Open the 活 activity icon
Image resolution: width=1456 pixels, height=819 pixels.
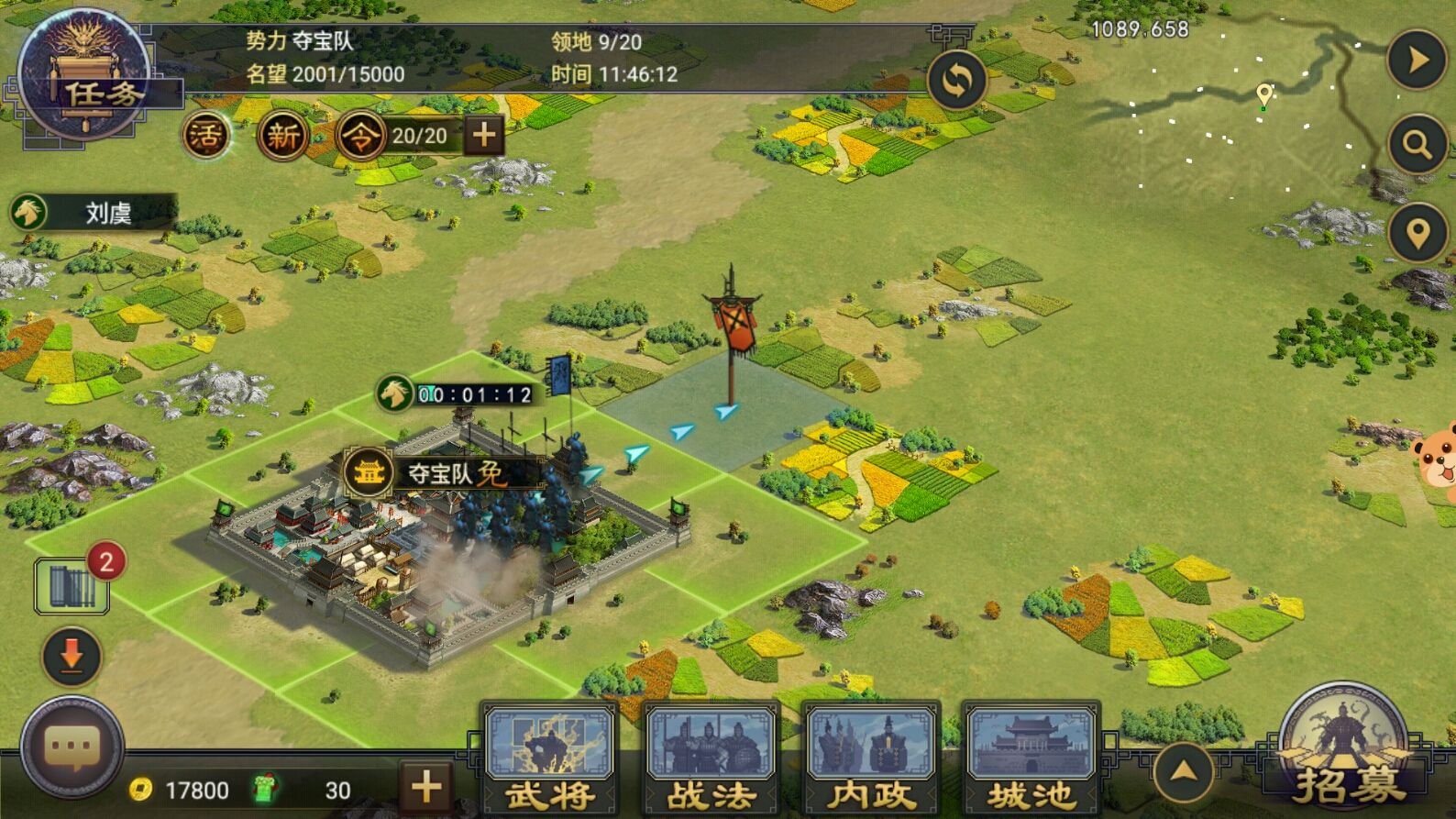tap(205, 137)
